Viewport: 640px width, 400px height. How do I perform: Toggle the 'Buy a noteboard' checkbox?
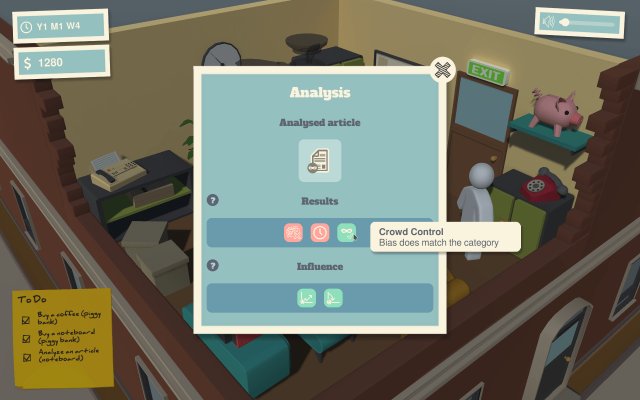coord(27,340)
